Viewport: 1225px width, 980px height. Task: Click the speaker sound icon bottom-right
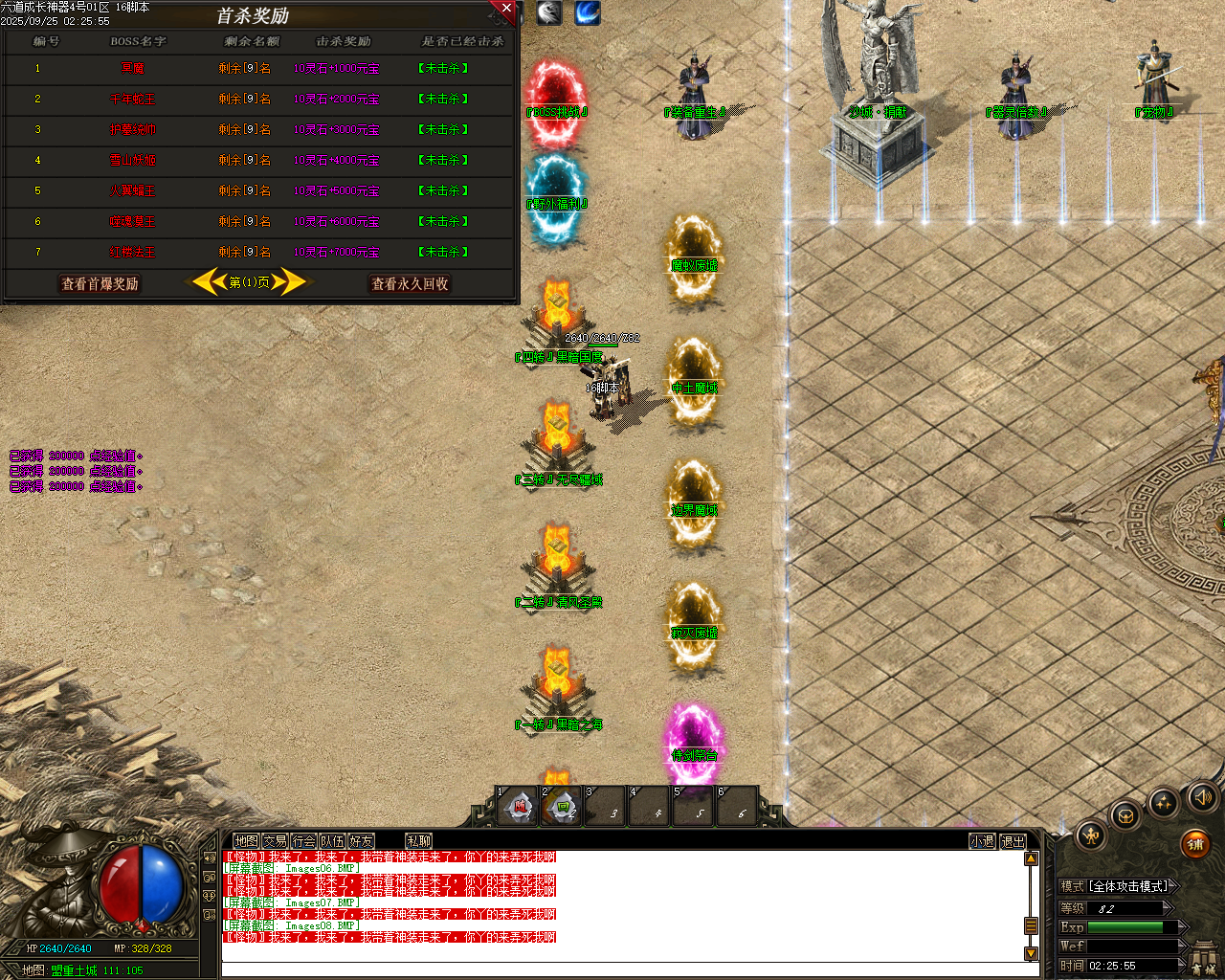[x=1203, y=796]
